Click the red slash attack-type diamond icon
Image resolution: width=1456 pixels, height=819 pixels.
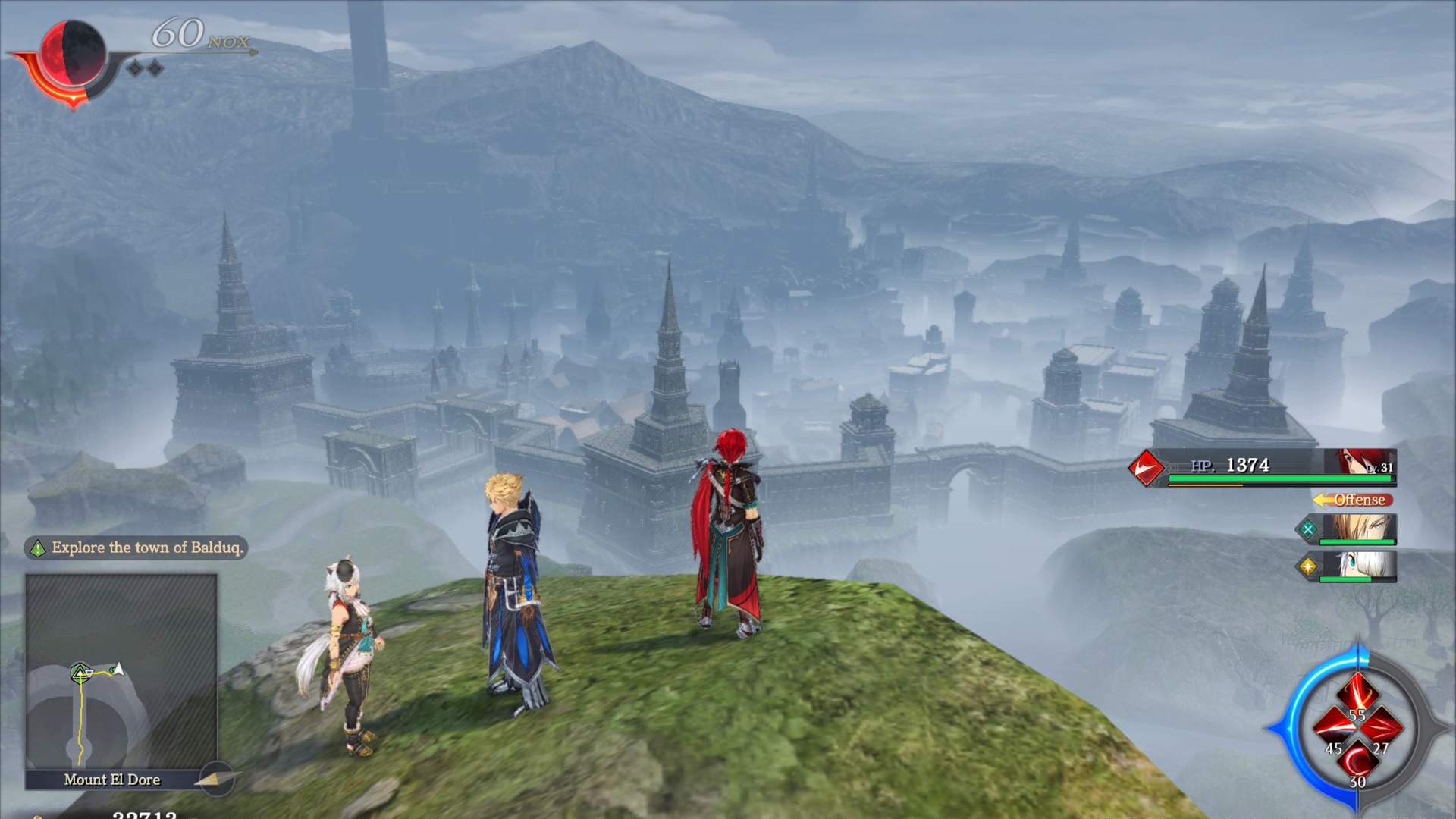pyautogui.click(x=1147, y=467)
